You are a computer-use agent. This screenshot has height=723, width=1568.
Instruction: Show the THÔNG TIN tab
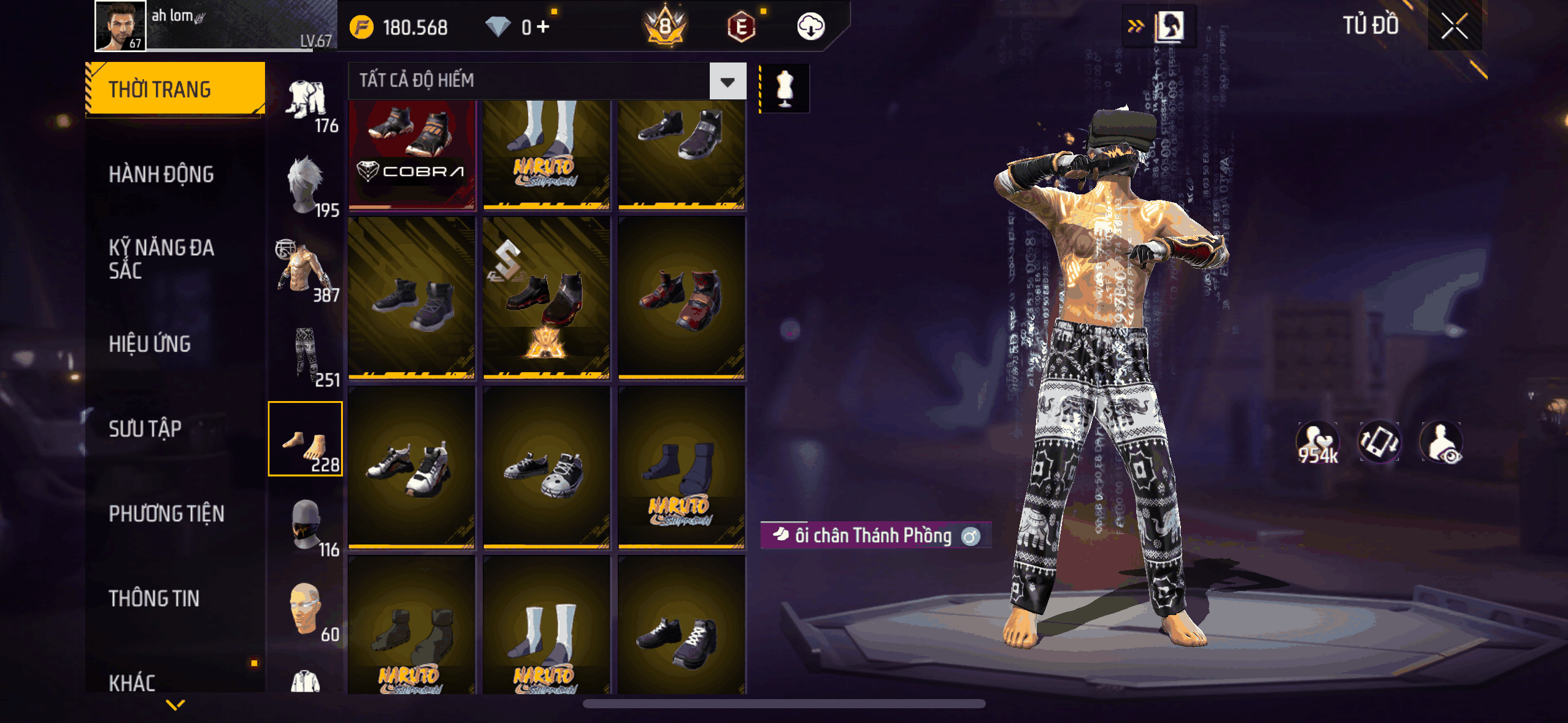pos(154,599)
